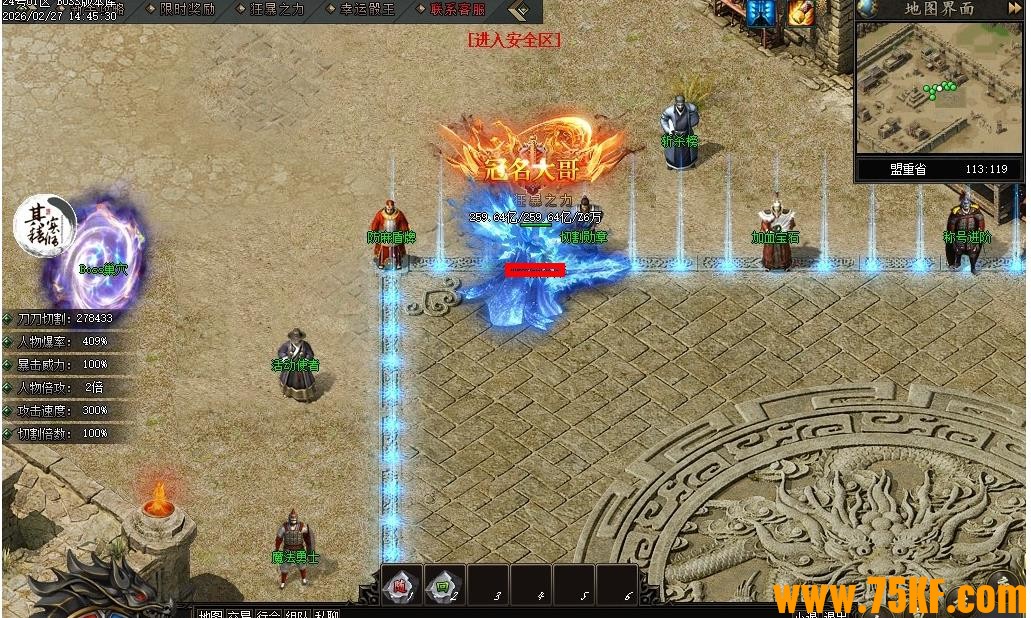Open the 幸运骰王 lucky dice menu
The image size is (1031, 618).
[x=366, y=9]
